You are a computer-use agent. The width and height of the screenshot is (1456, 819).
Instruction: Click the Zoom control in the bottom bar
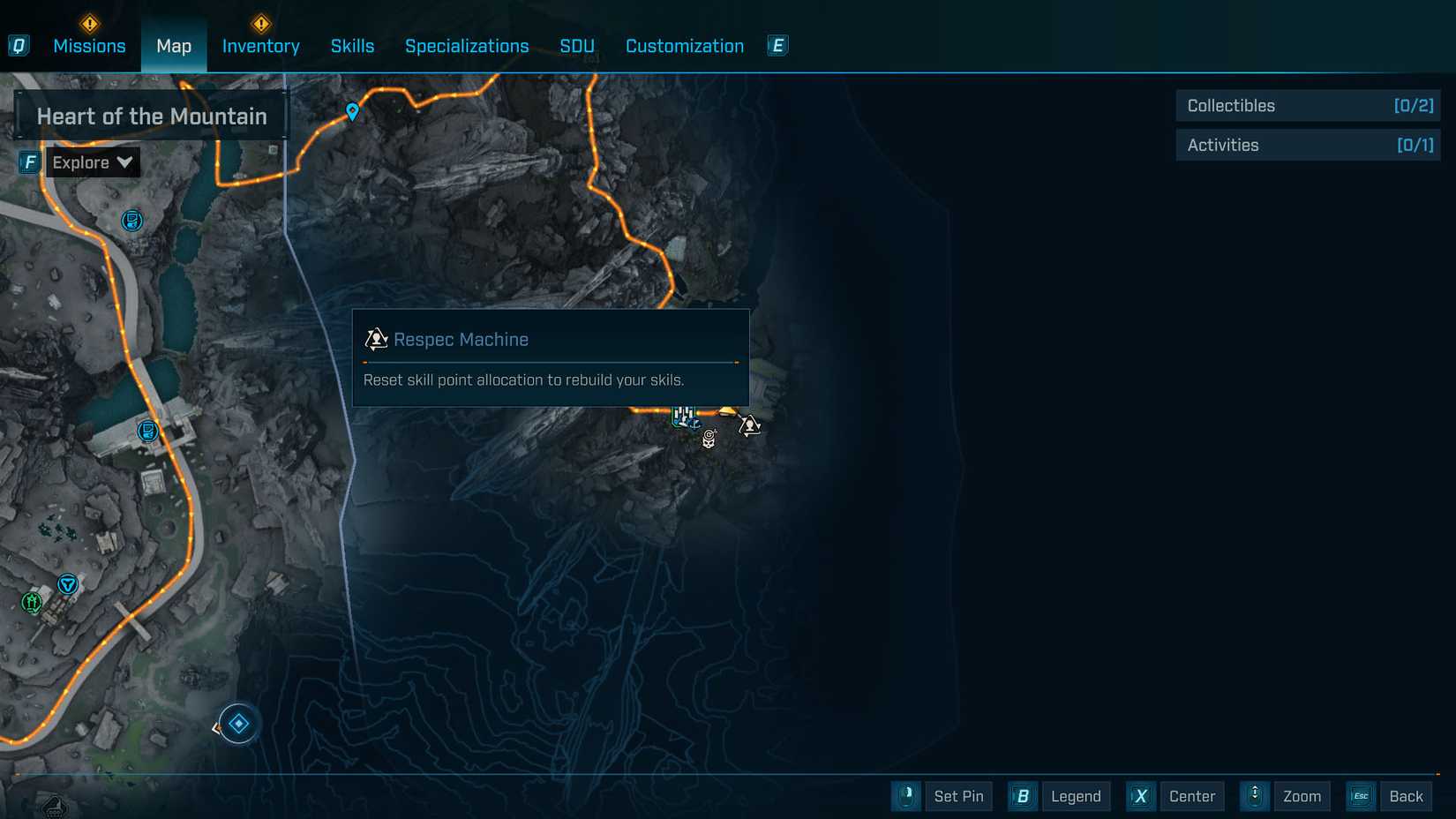(1302, 796)
